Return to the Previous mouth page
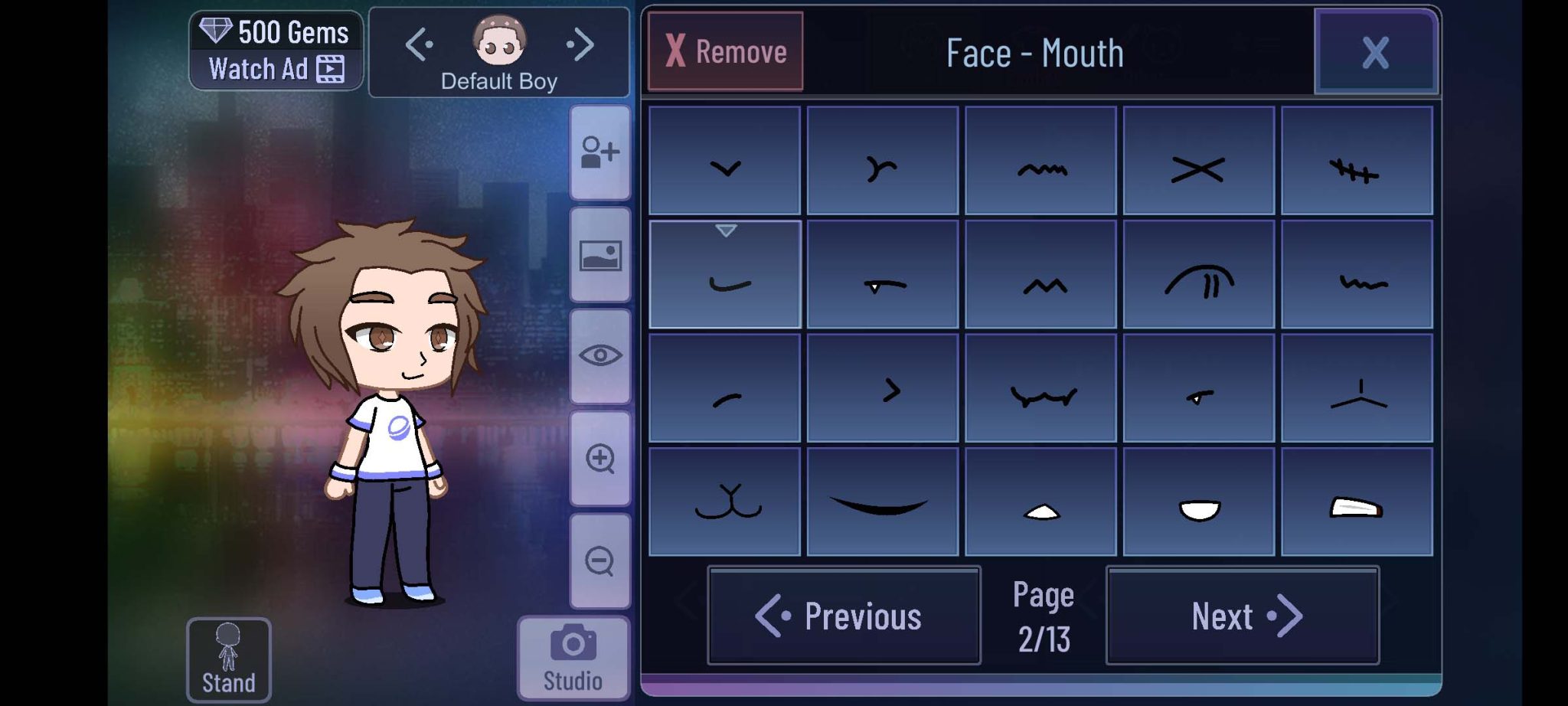The width and height of the screenshot is (1568, 706). [x=844, y=616]
